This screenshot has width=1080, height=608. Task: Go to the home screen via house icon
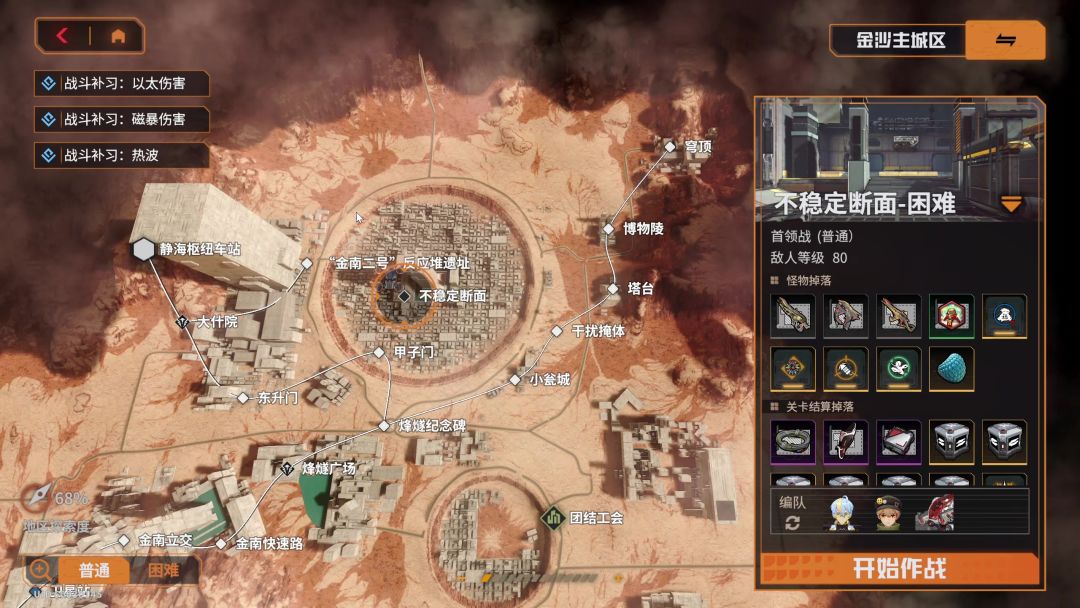pyautogui.click(x=118, y=36)
